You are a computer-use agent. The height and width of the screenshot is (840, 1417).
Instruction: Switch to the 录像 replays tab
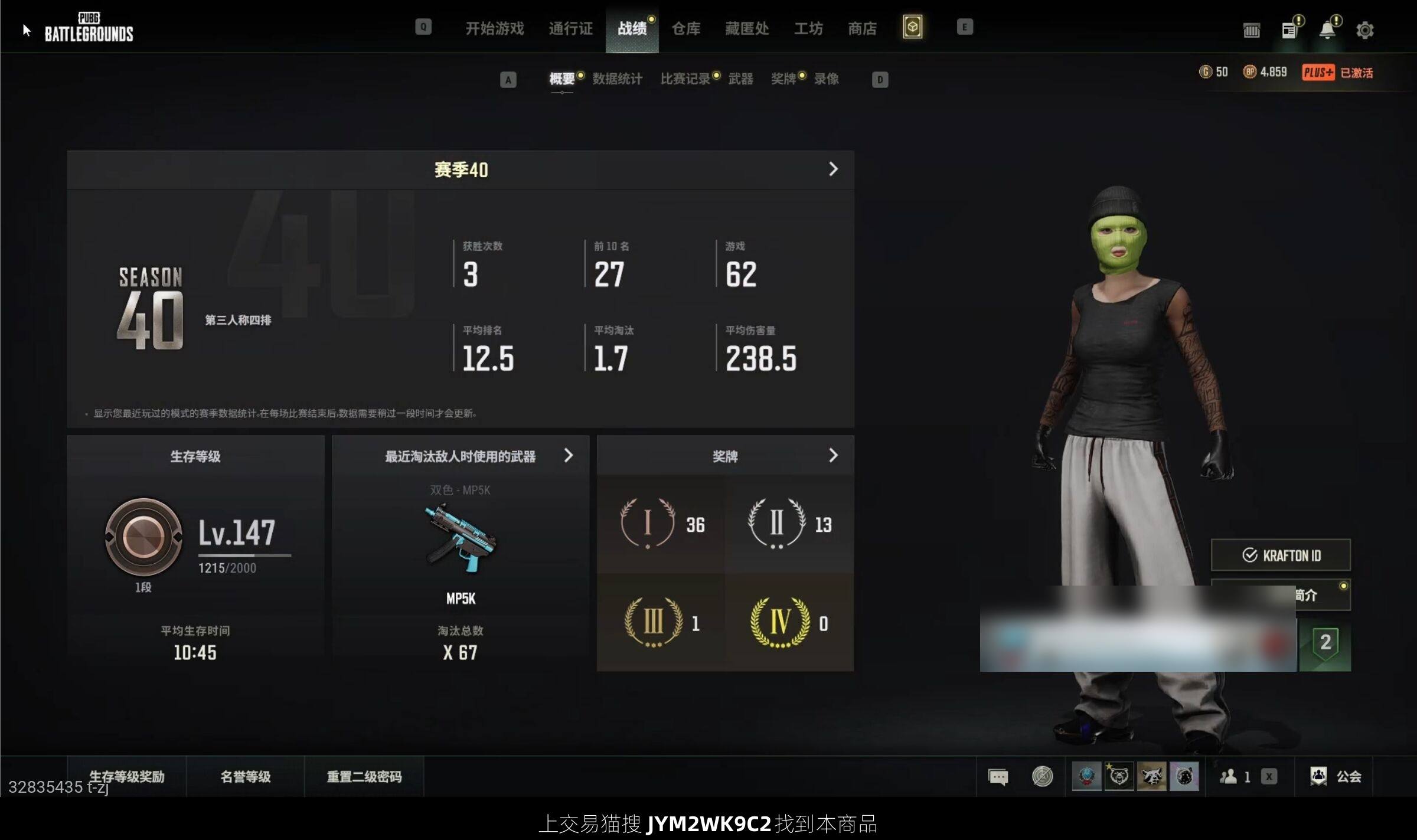(826, 79)
